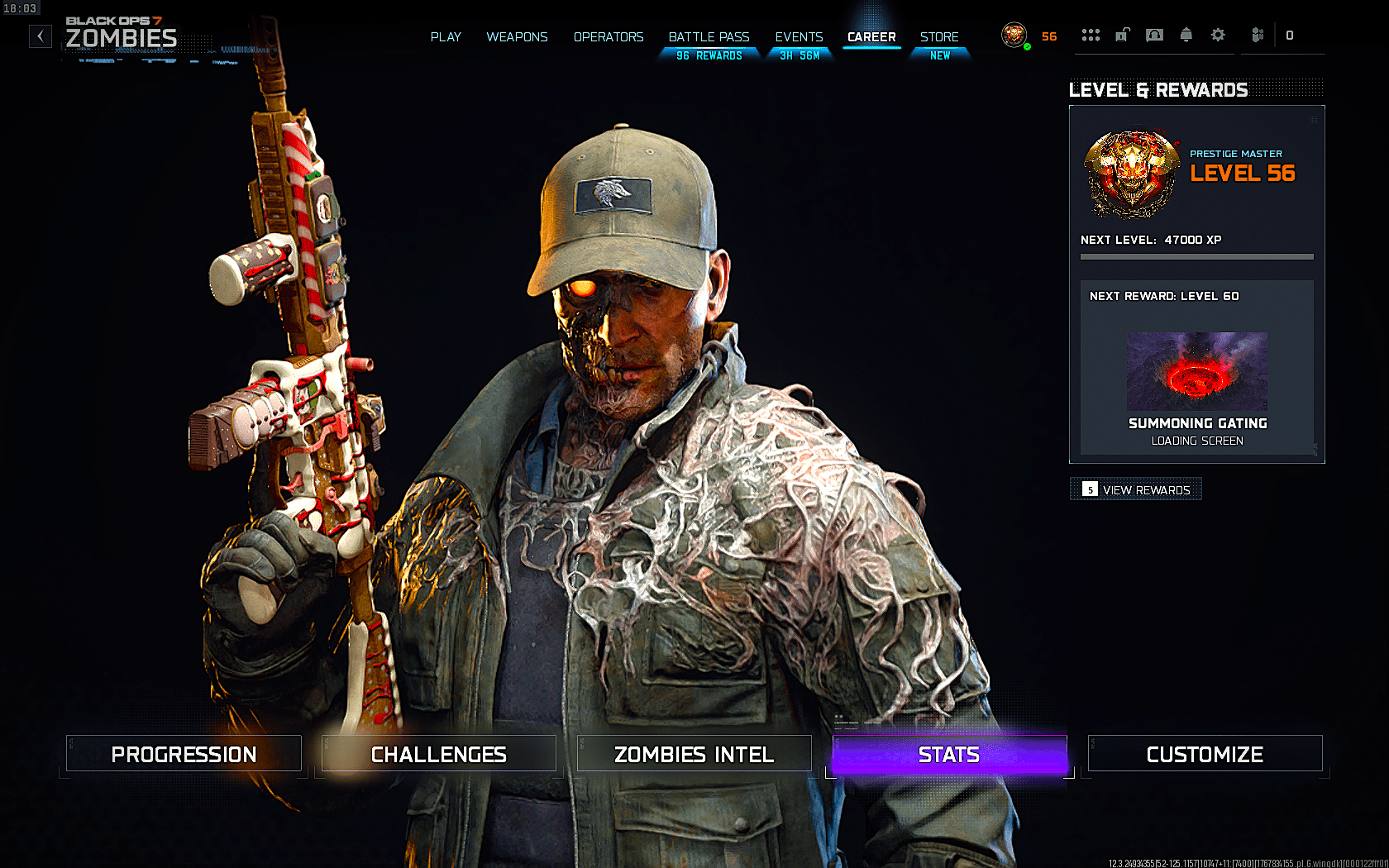Image resolution: width=1389 pixels, height=868 pixels.
Task: Open the friends and party icon
Action: click(1258, 35)
